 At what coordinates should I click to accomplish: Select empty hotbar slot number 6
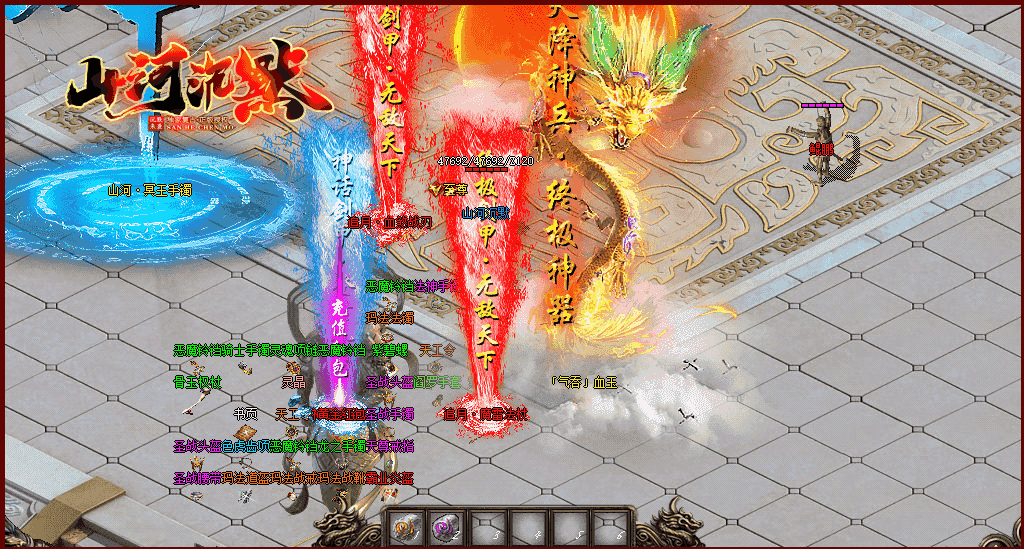610,526
